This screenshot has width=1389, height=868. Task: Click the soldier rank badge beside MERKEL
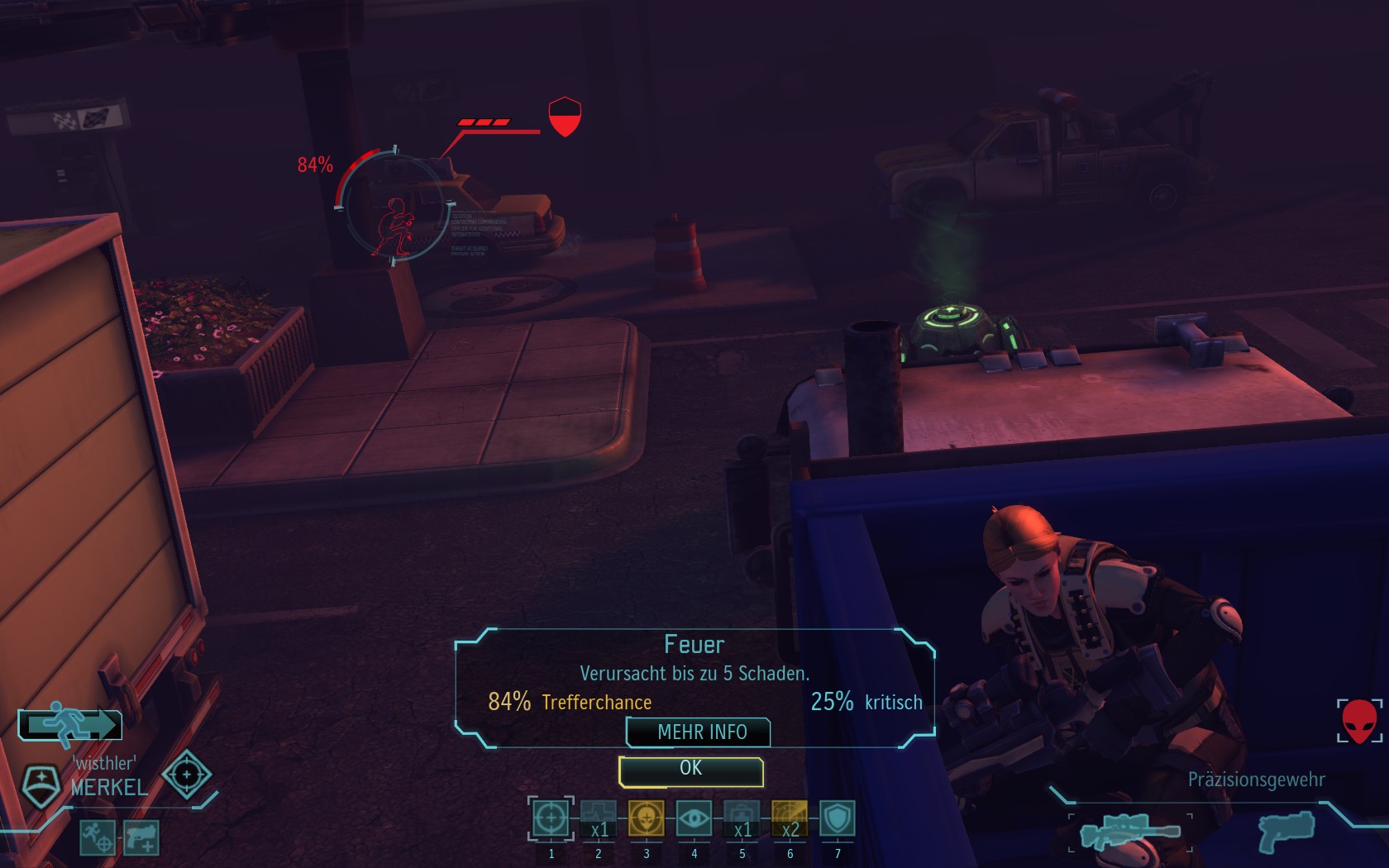pos(40,785)
